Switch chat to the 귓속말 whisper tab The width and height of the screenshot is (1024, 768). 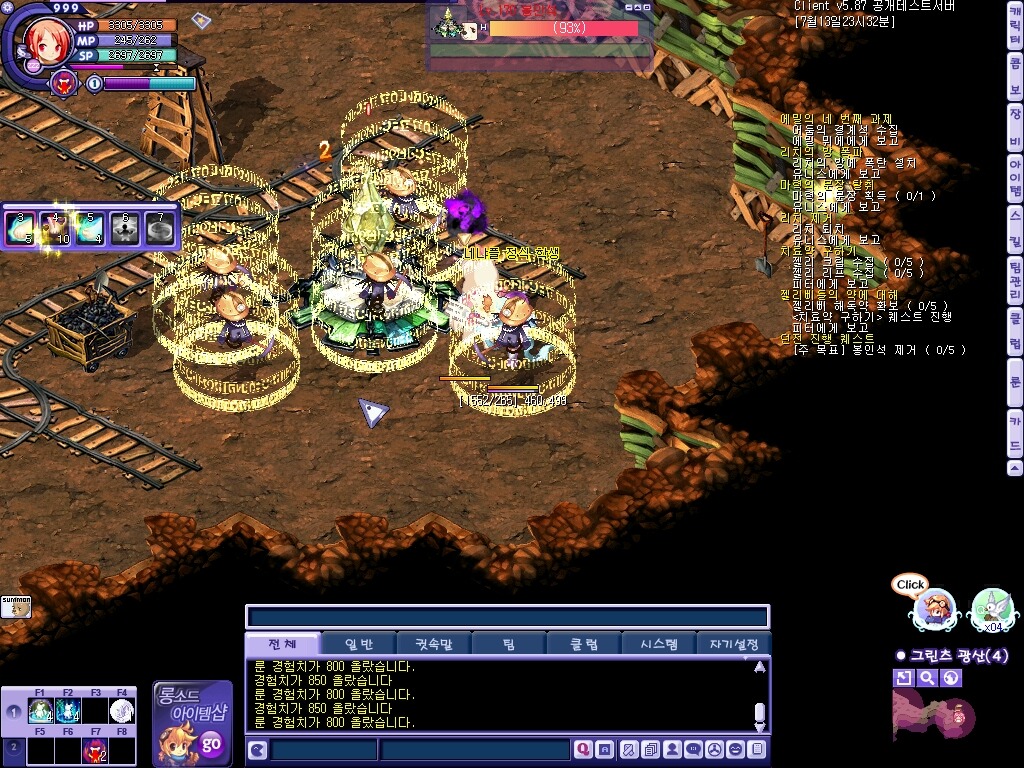(x=434, y=644)
